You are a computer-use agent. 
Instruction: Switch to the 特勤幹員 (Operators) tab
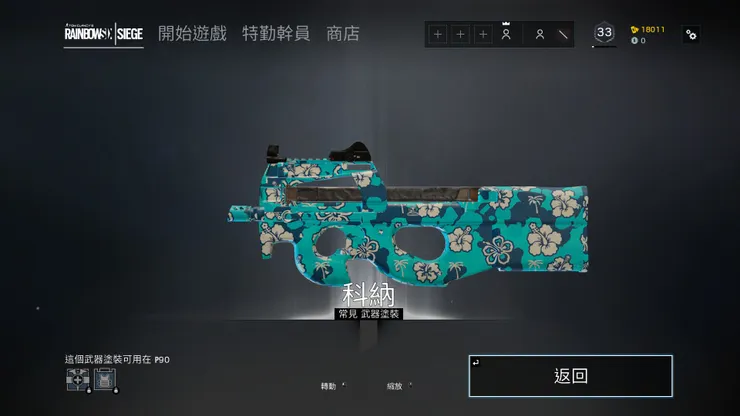(x=276, y=33)
